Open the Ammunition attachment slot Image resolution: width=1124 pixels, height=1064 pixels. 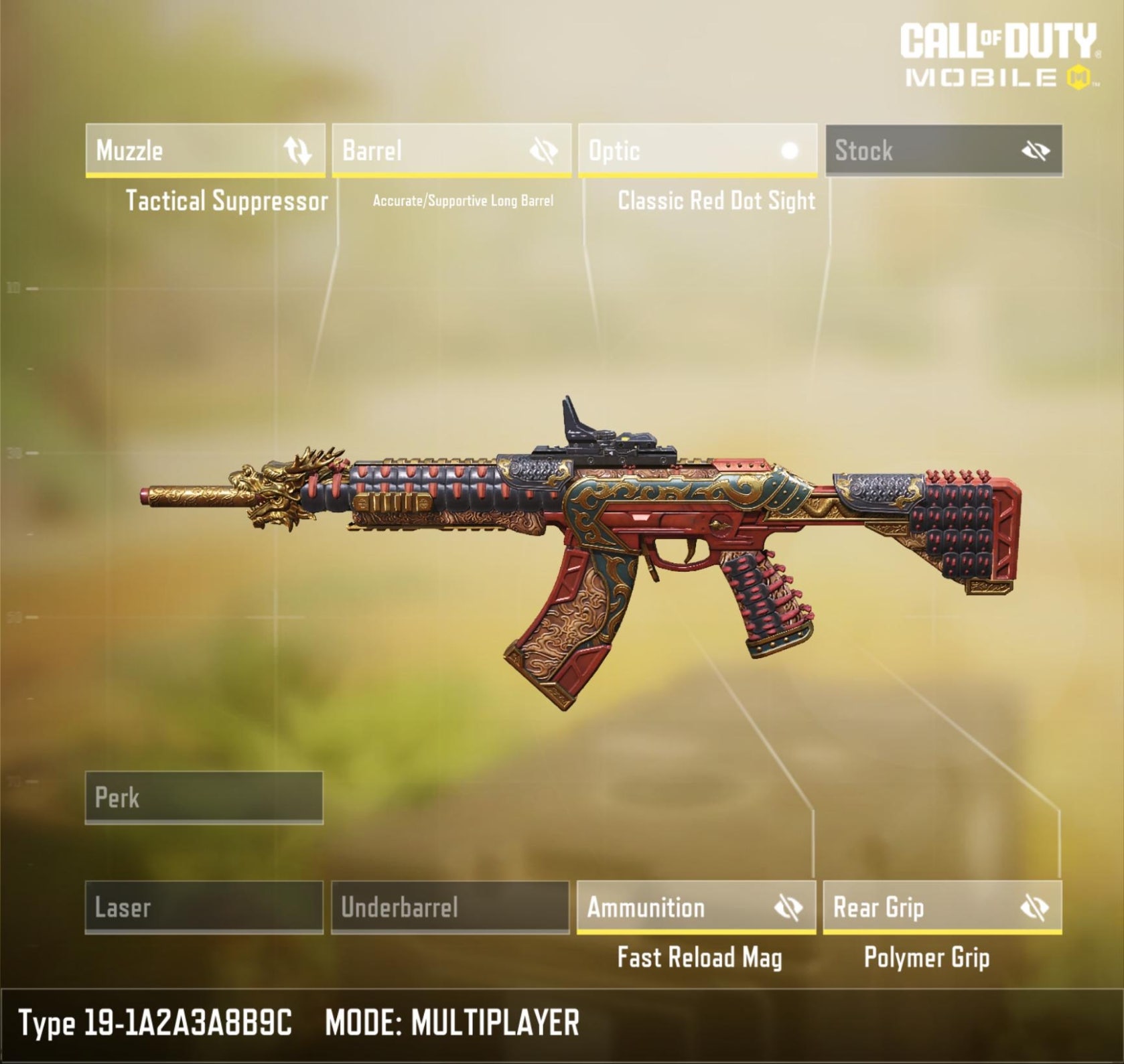670,907
